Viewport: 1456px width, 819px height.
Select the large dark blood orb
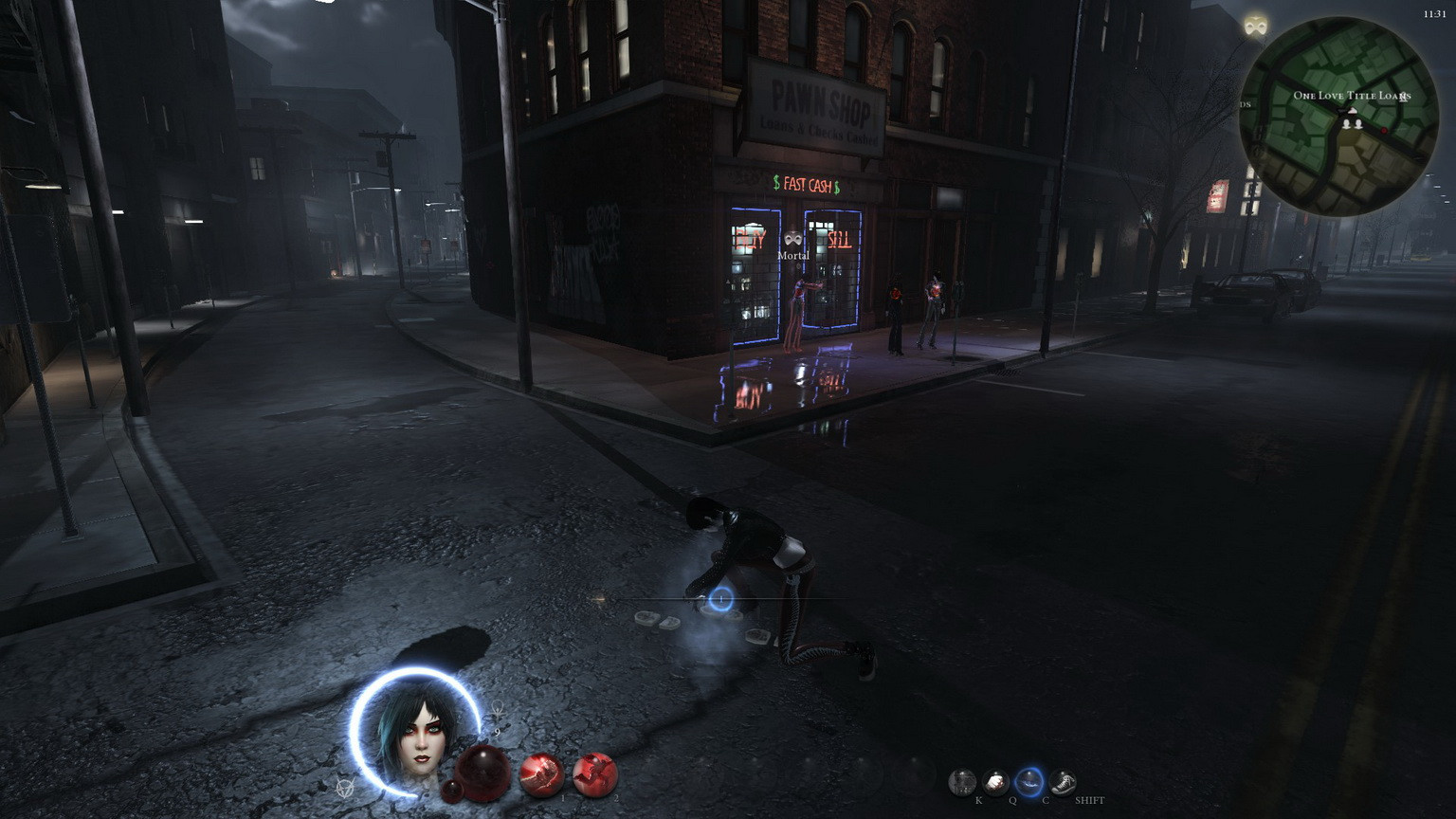pyautogui.click(x=483, y=770)
